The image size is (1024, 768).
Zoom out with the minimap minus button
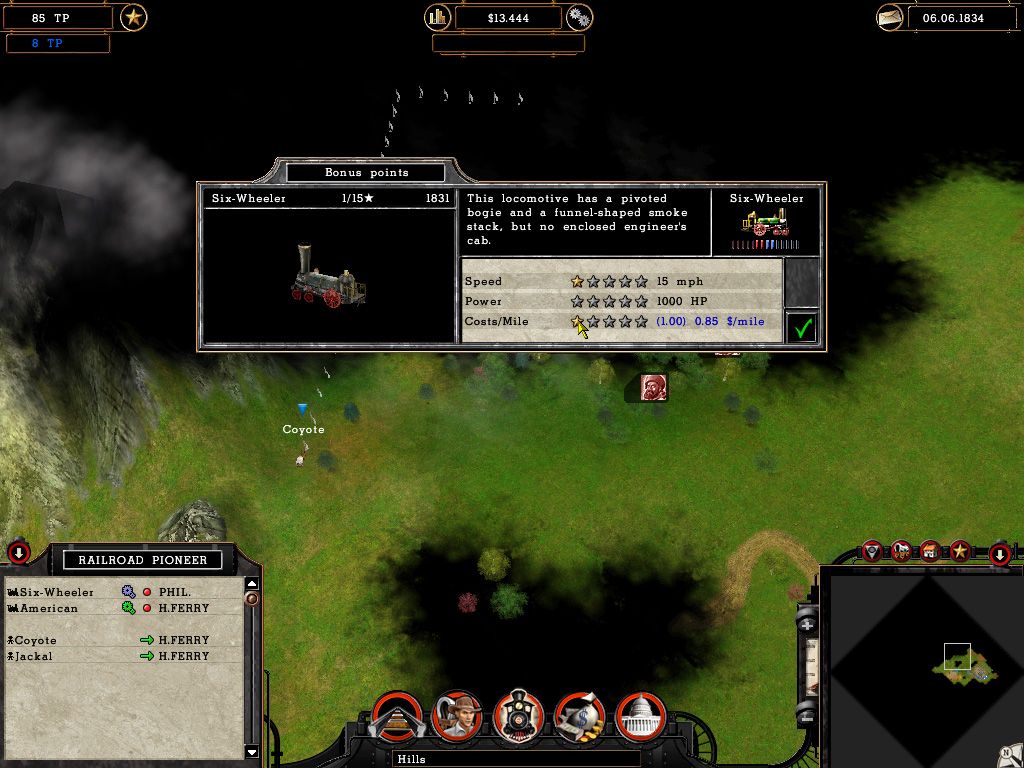[807, 714]
